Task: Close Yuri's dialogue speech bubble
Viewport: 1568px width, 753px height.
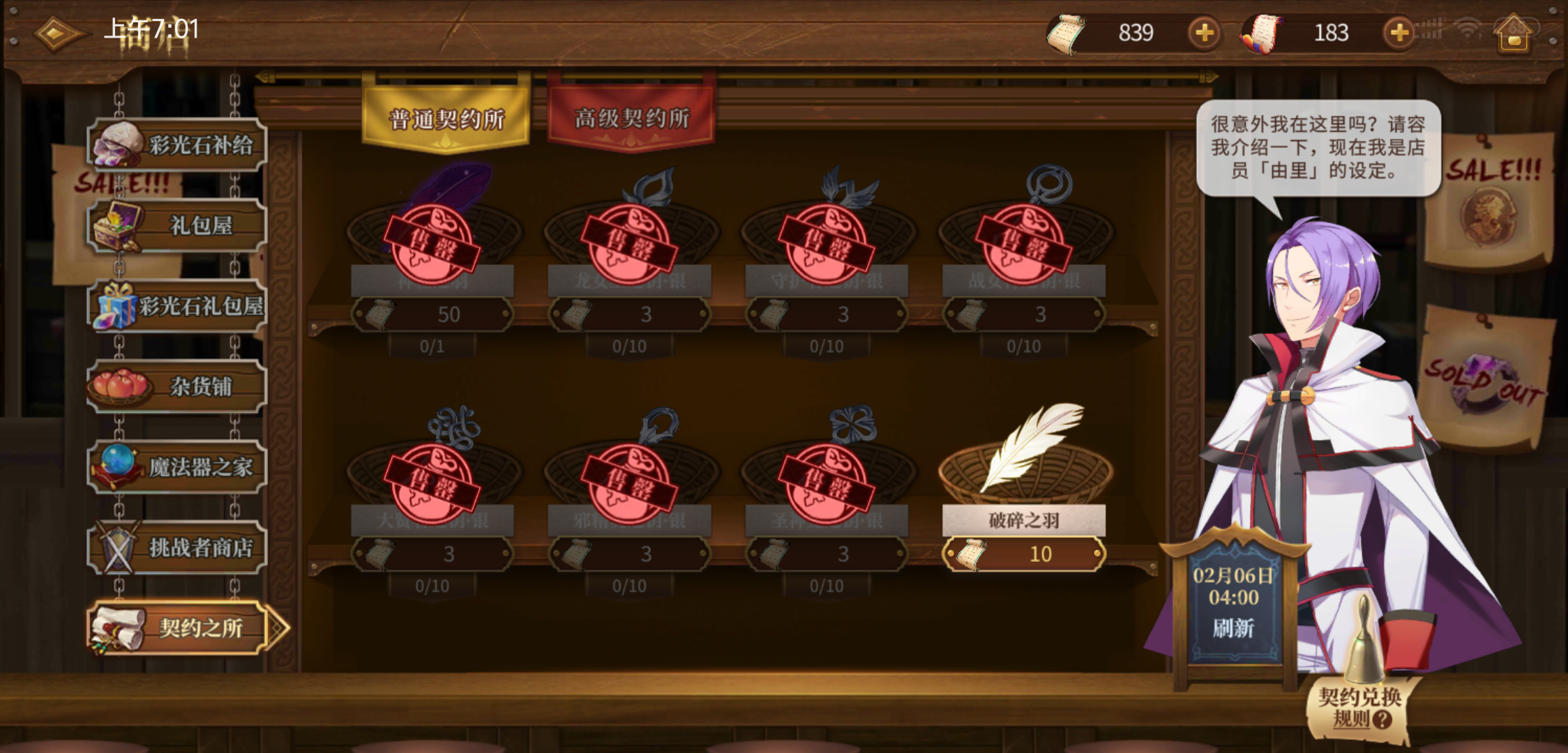Action: click(1317, 146)
